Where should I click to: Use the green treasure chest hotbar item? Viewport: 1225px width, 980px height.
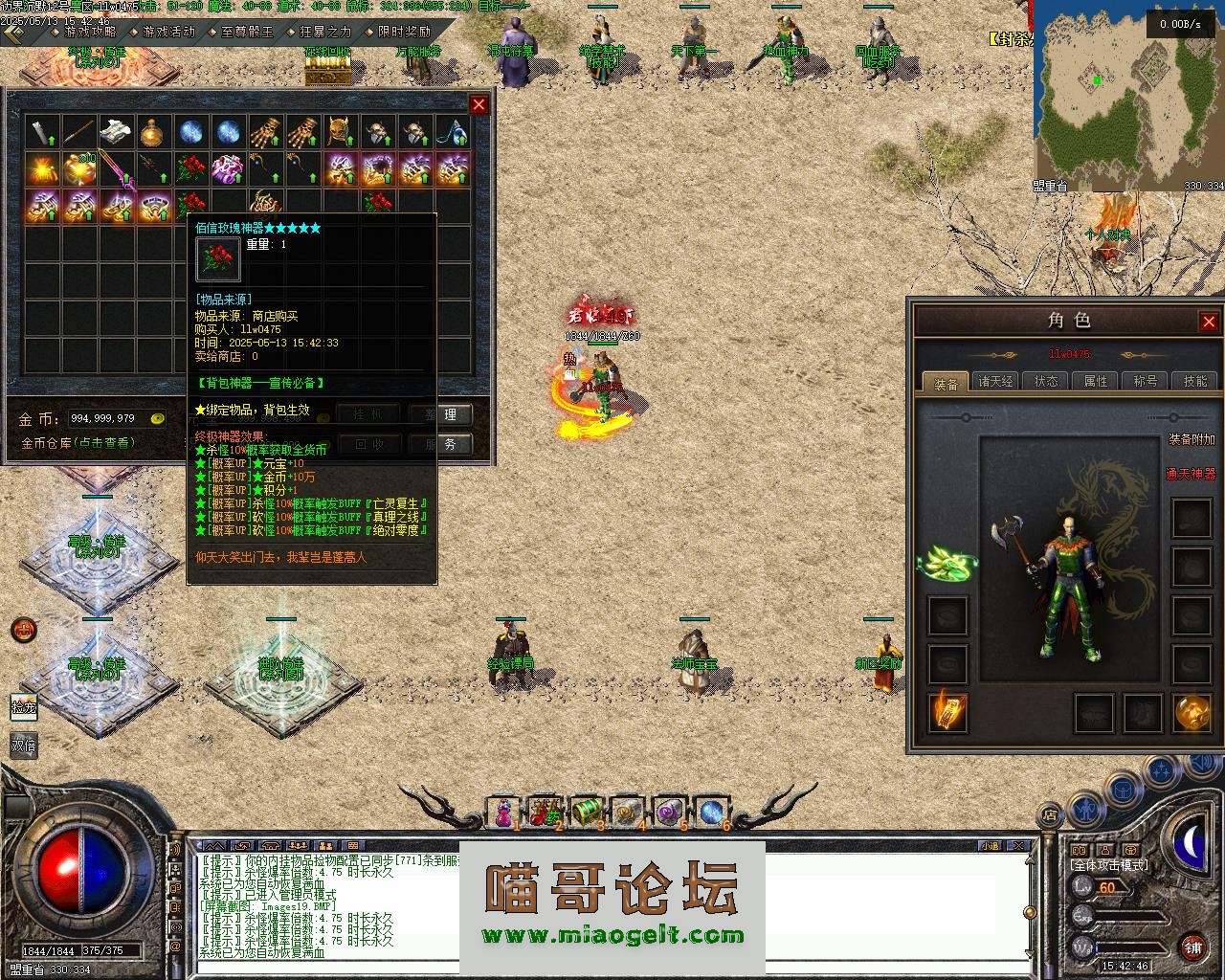click(586, 813)
